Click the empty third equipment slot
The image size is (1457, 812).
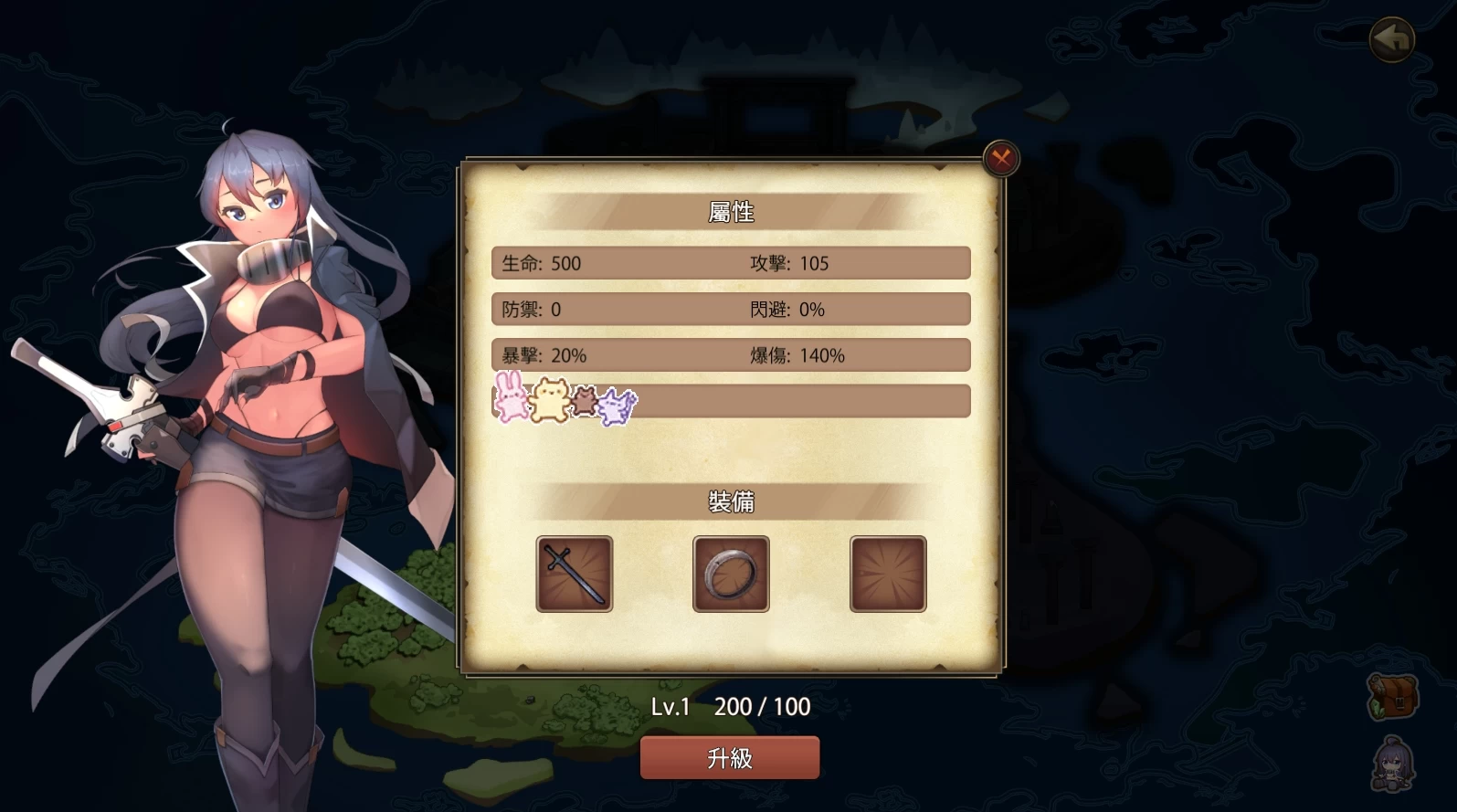pyautogui.click(x=886, y=575)
